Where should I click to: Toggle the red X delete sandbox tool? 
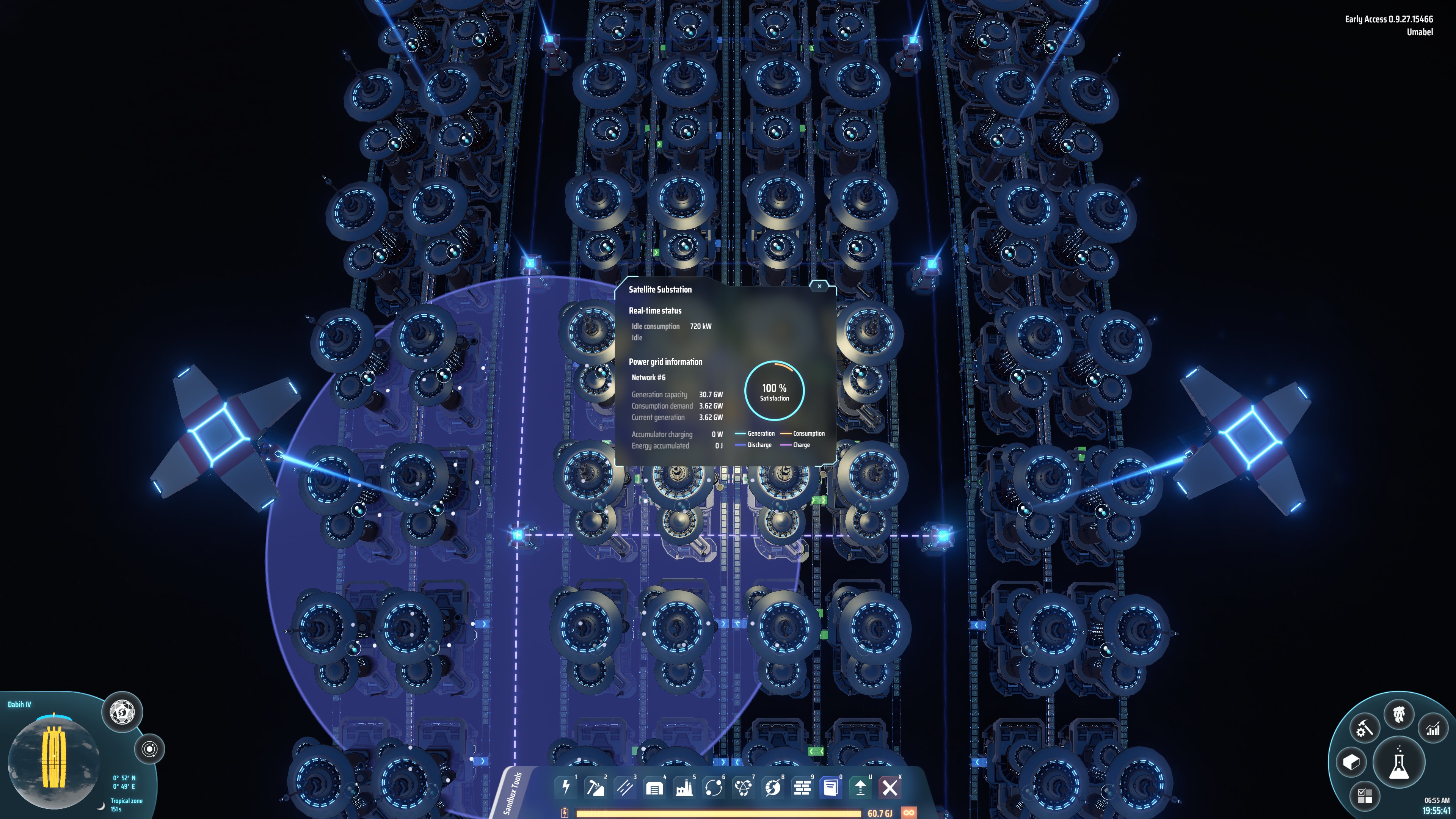point(891,788)
